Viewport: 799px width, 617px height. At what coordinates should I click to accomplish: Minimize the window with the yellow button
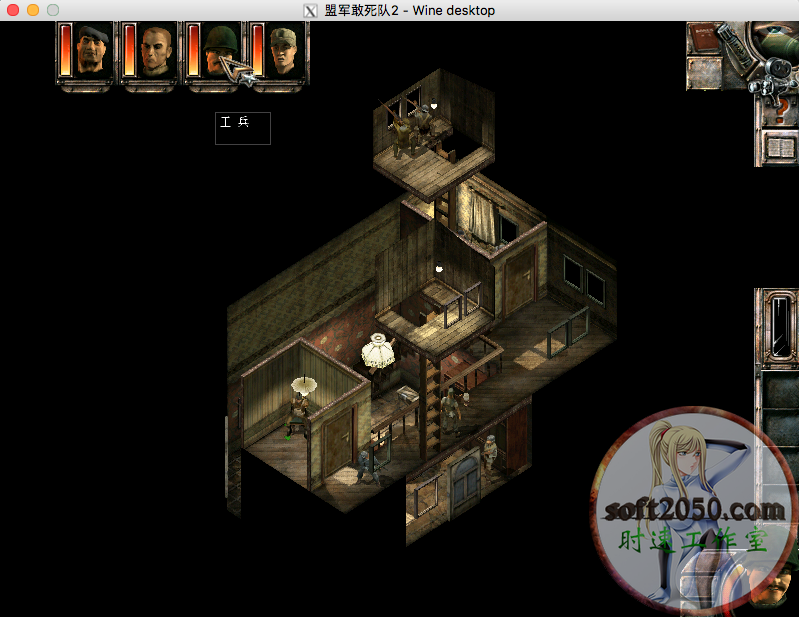click(33, 10)
